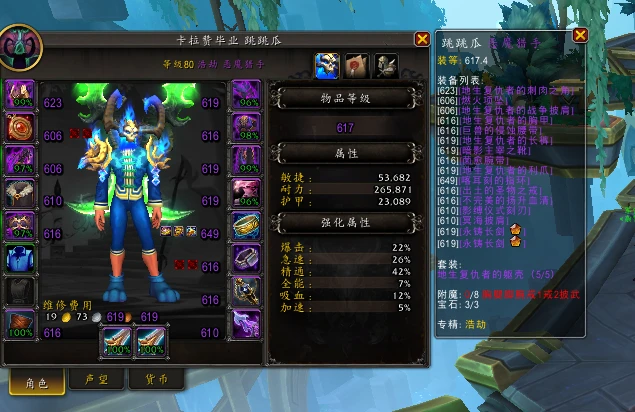Select the blue skull character stats button

[326, 65]
